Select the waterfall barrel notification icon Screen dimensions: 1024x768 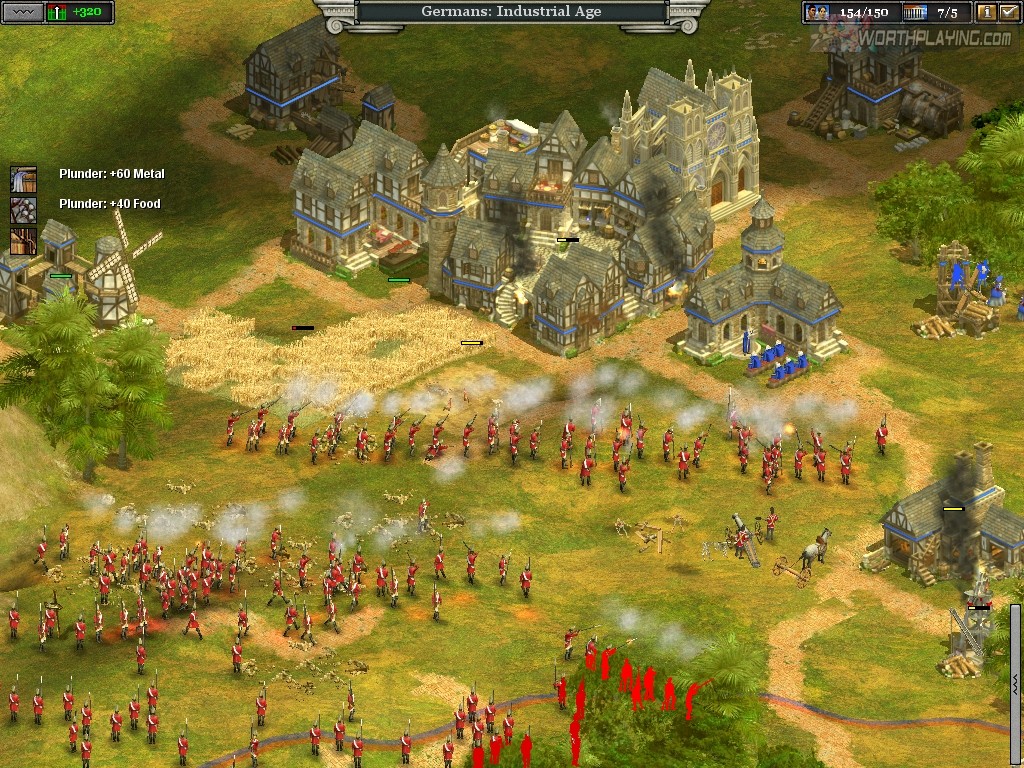pyautogui.click(x=23, y=179)
